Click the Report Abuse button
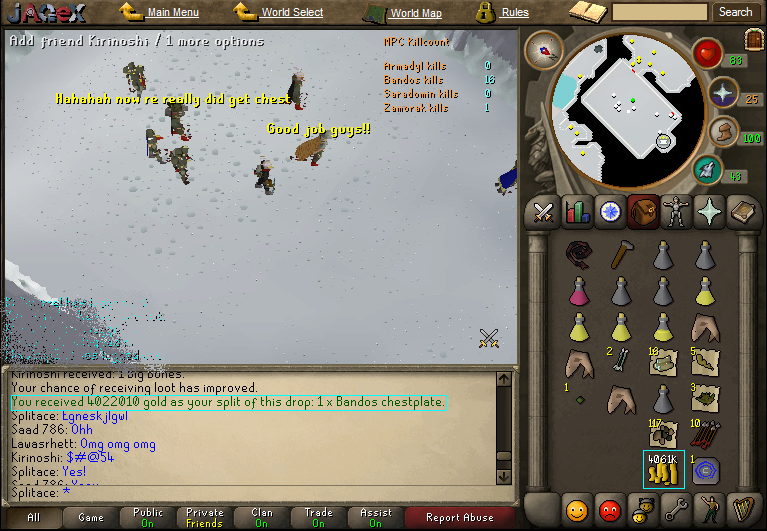Screen dimensions: 767x531 coord(459,517)
